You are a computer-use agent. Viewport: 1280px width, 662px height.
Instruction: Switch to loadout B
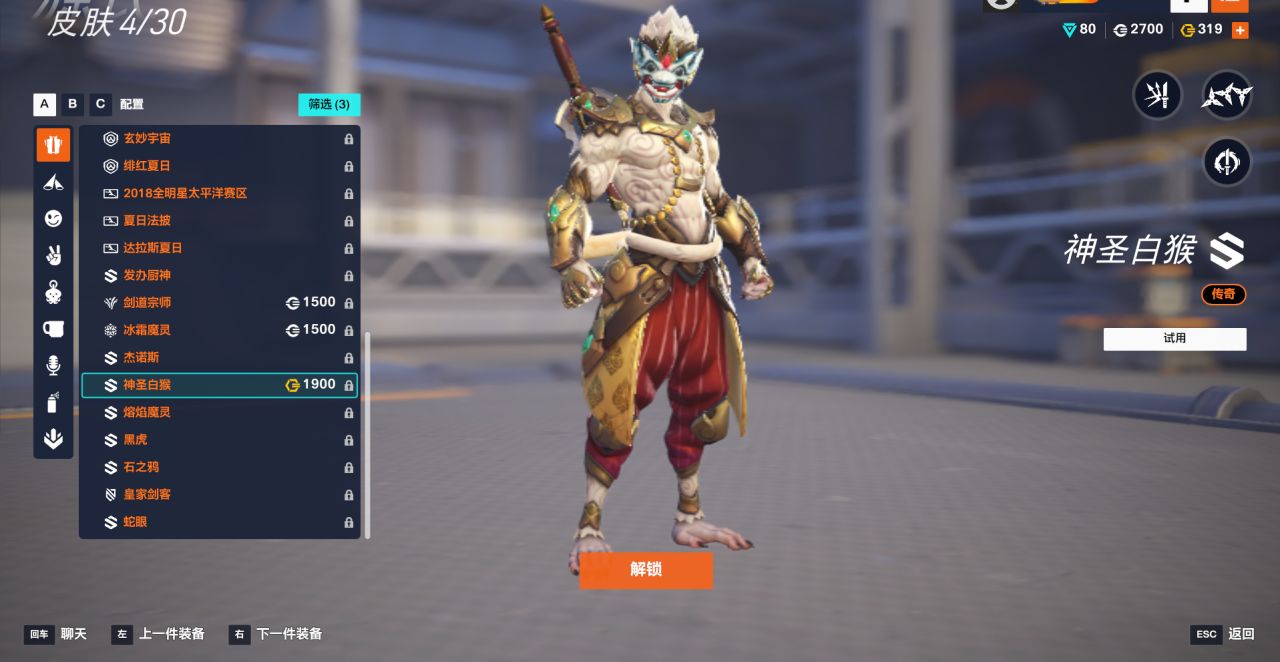(72, 104)
